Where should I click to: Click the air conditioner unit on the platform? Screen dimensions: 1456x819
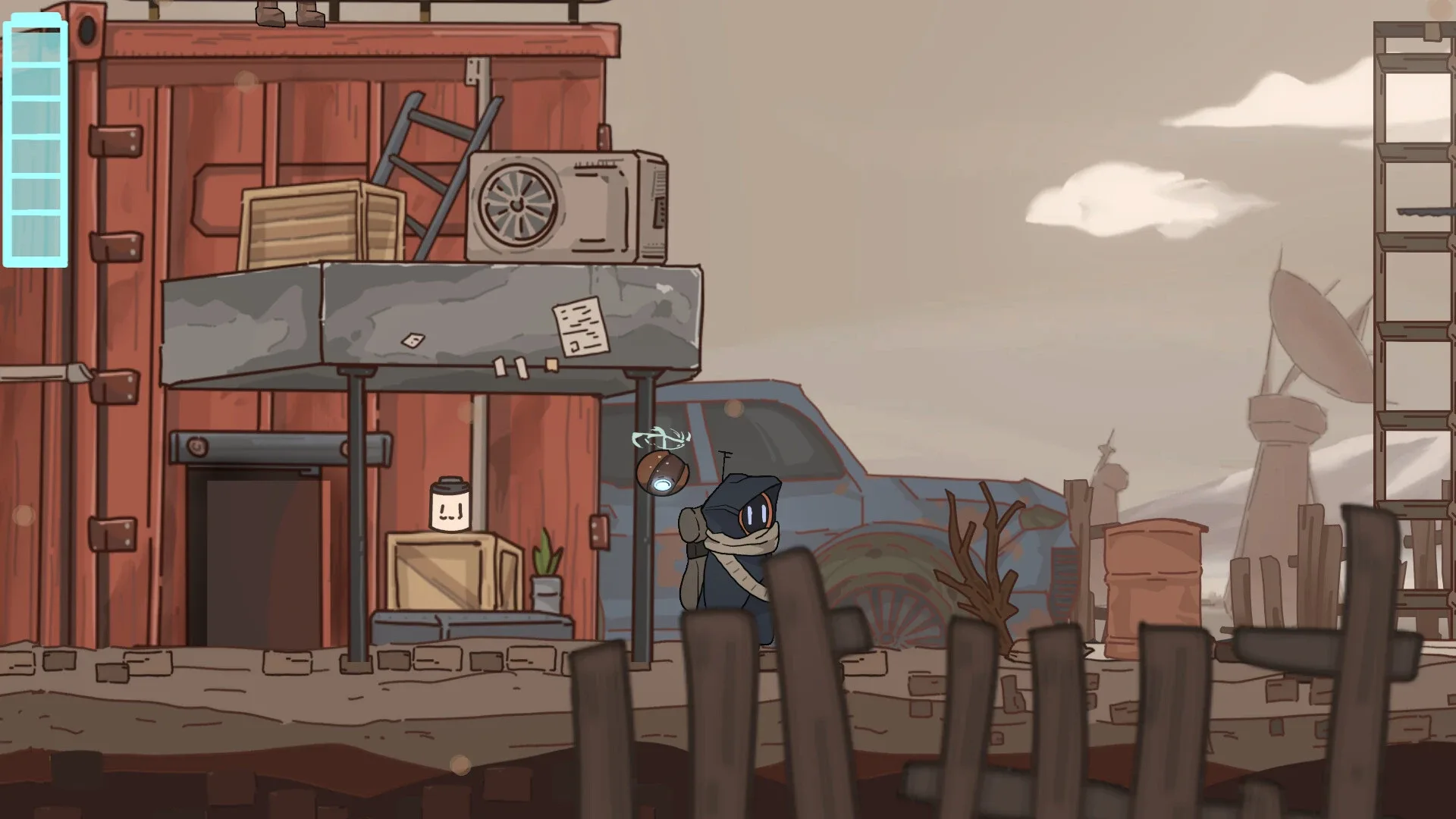click(565, 205)
